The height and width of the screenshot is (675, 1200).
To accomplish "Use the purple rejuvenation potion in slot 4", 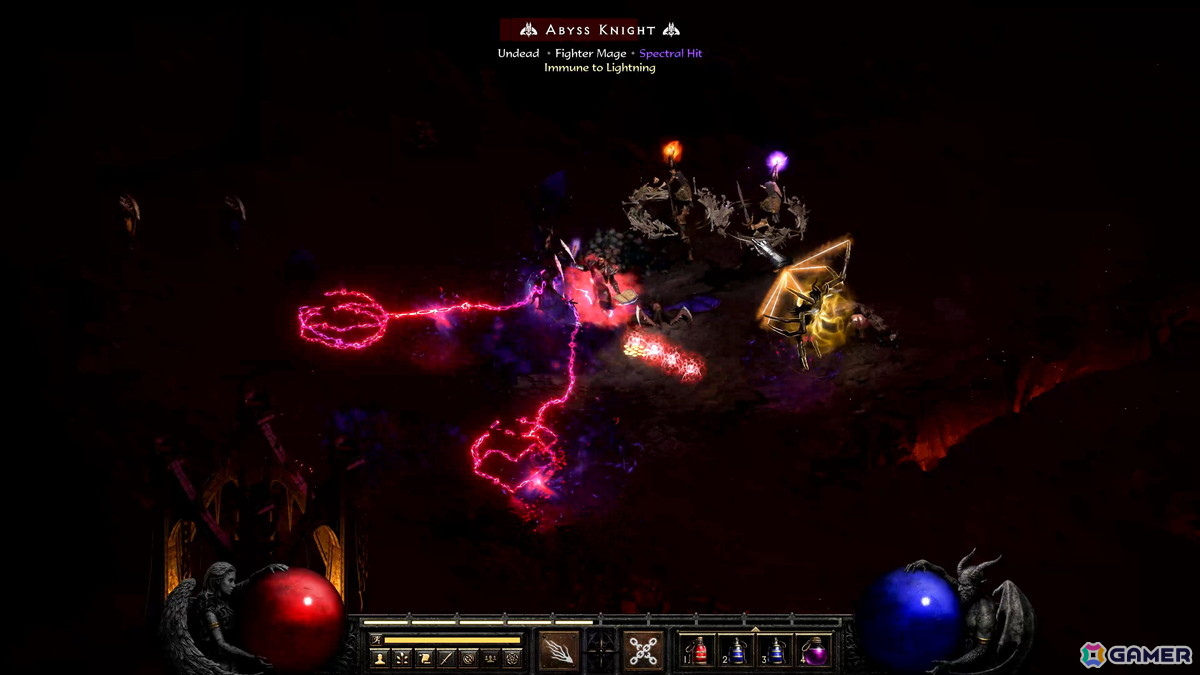I will pyautogui.click(x=814, y=651).
